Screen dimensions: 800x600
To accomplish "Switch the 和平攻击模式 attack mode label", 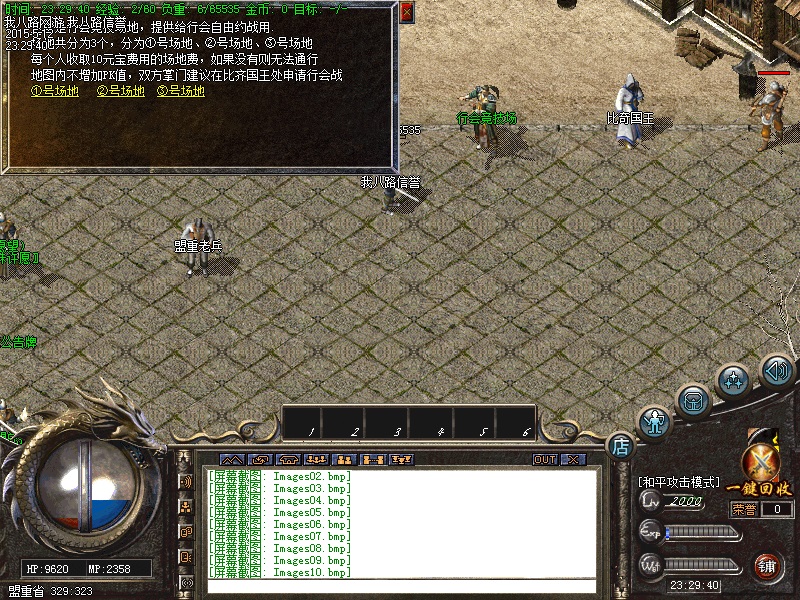I will pyautogui.click(x=680, y=482).
